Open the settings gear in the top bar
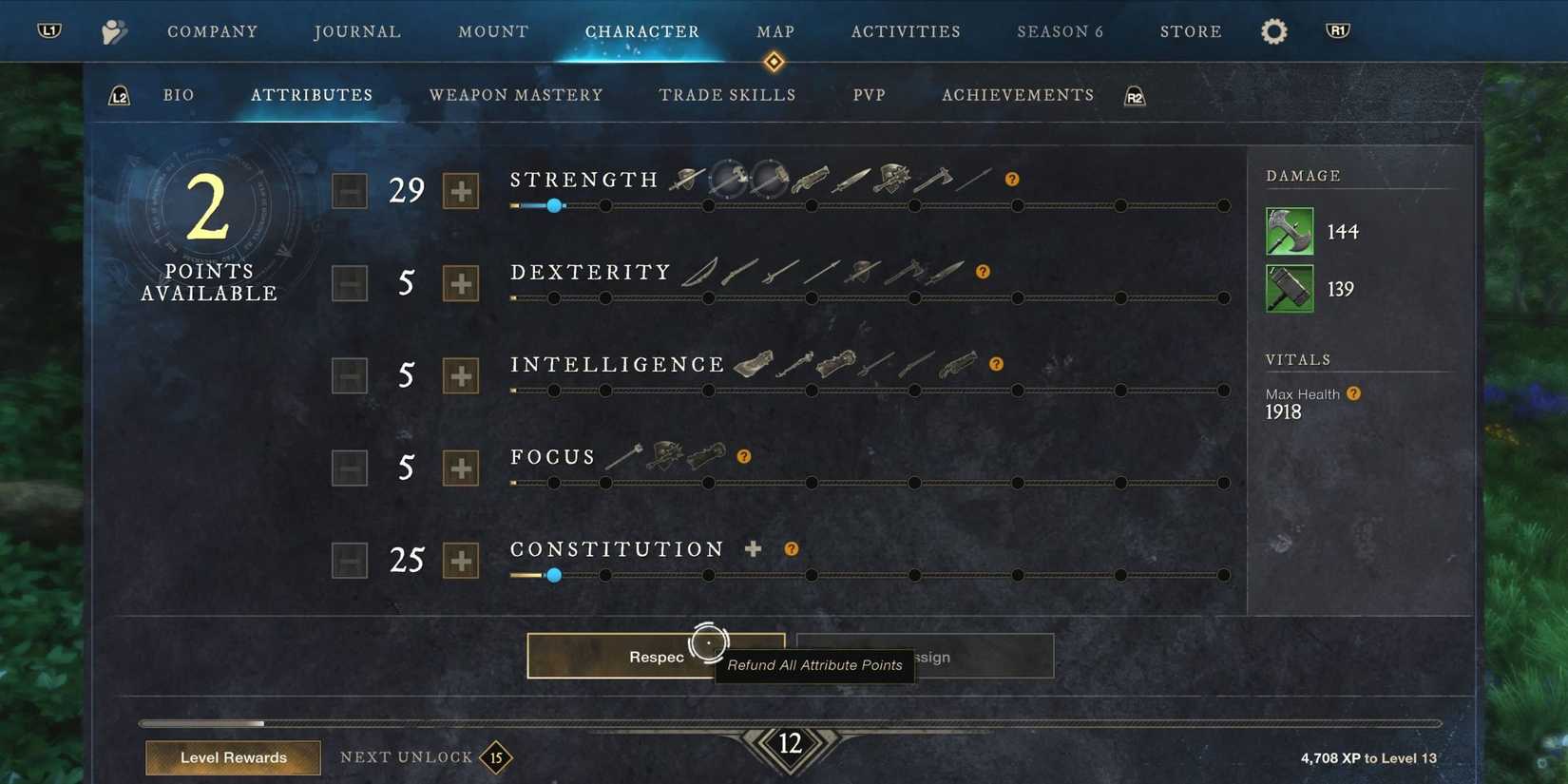The width and height of the screenshot is (1568, 784). pyautogui.click(x=1273, y=30)
